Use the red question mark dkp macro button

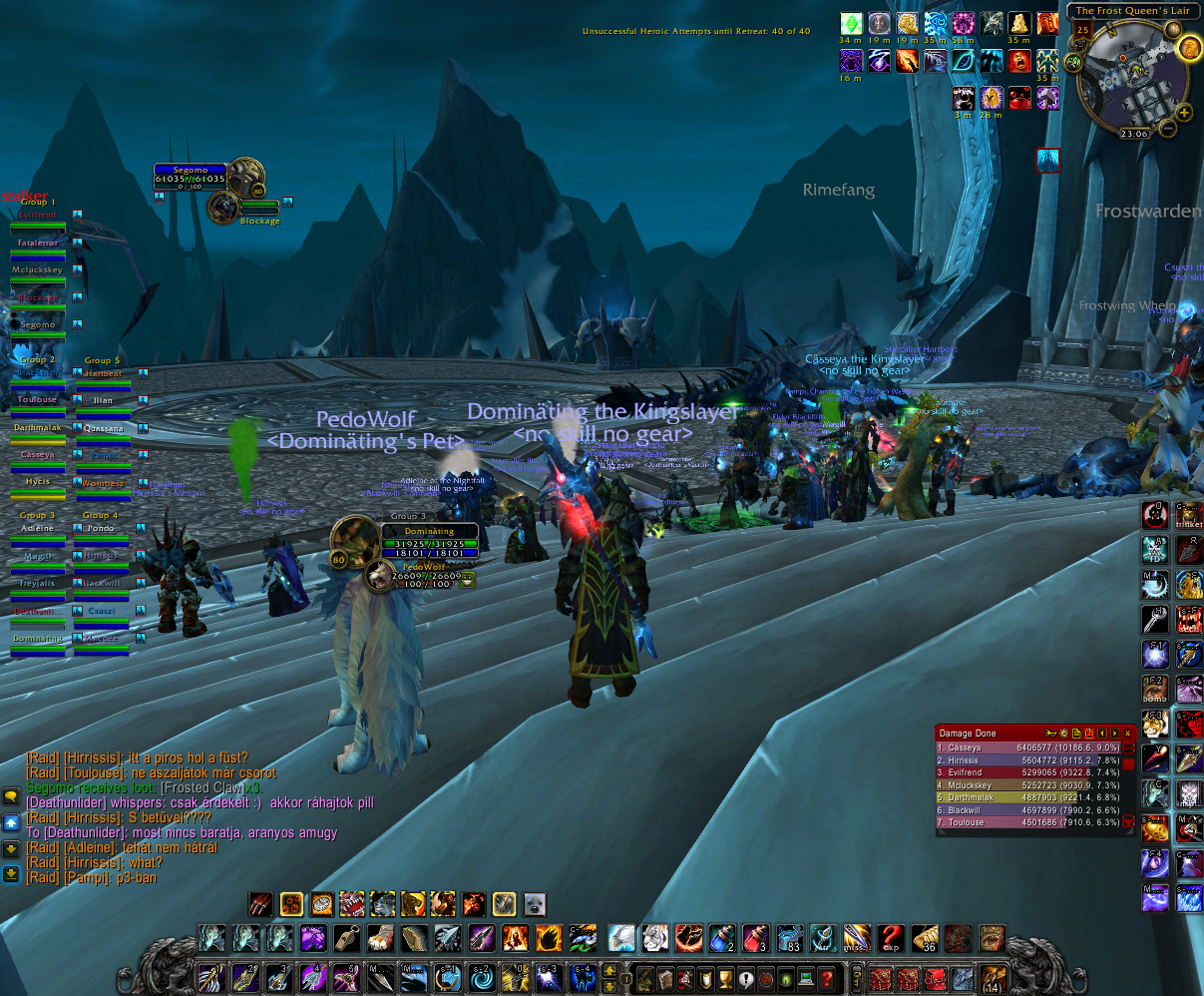(x=890, y=938)
